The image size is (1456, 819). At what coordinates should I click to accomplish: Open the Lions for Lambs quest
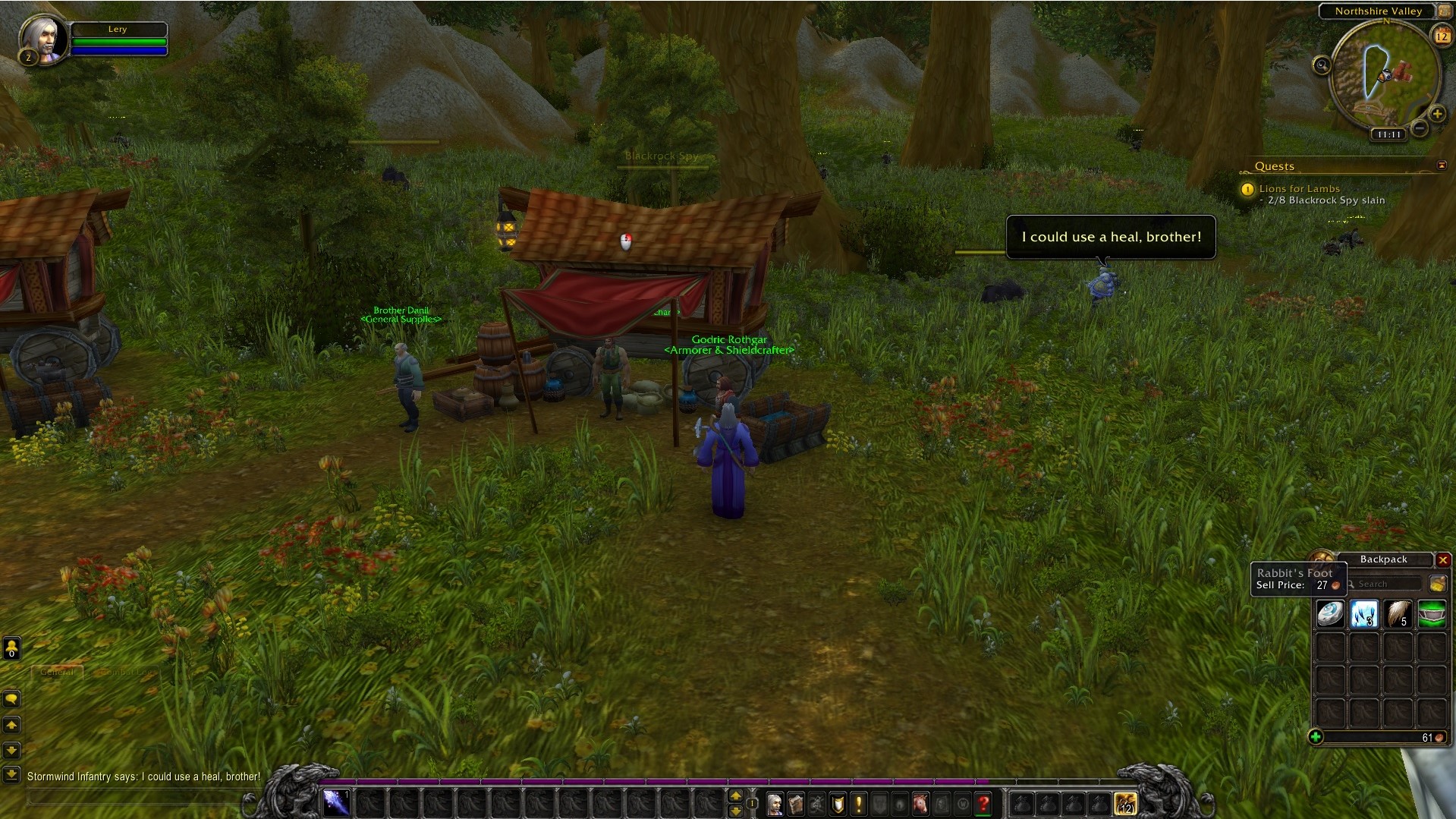[x=1299, y=188]
